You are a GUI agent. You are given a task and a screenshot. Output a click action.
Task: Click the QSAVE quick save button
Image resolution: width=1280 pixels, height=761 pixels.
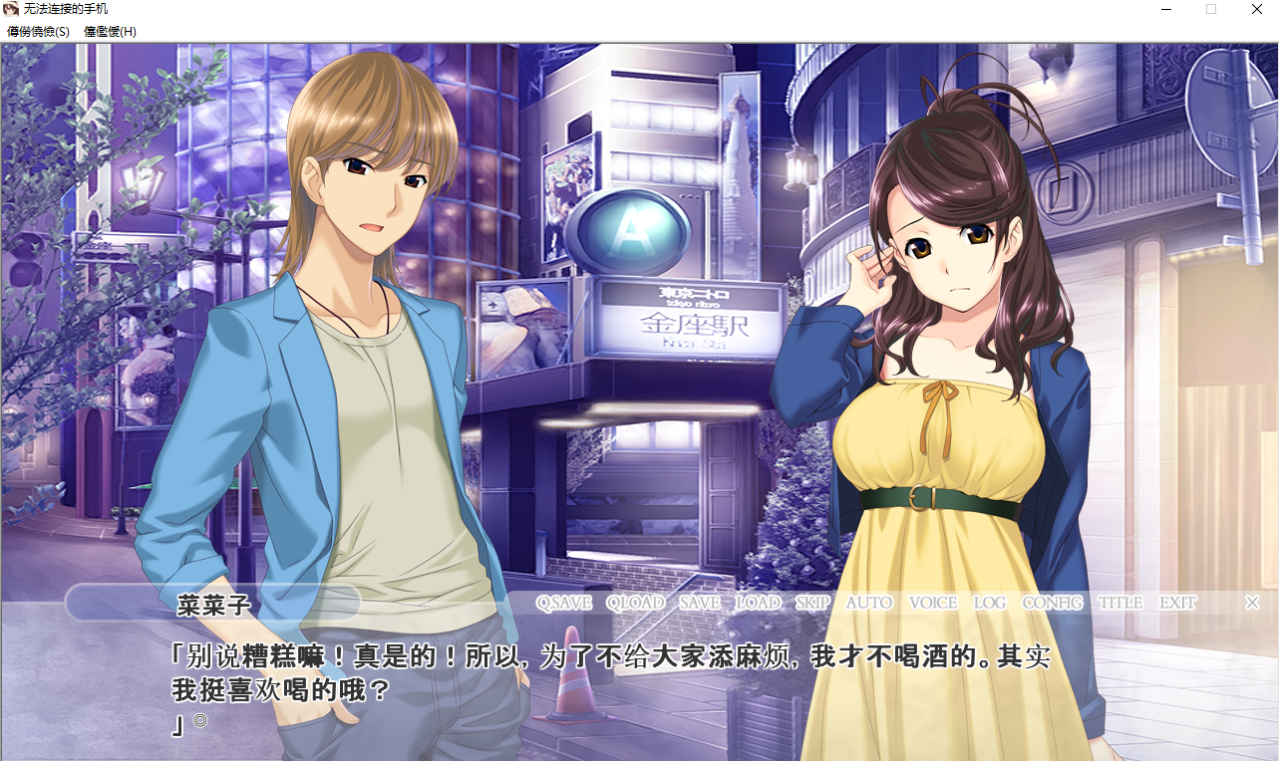point(564,603)
